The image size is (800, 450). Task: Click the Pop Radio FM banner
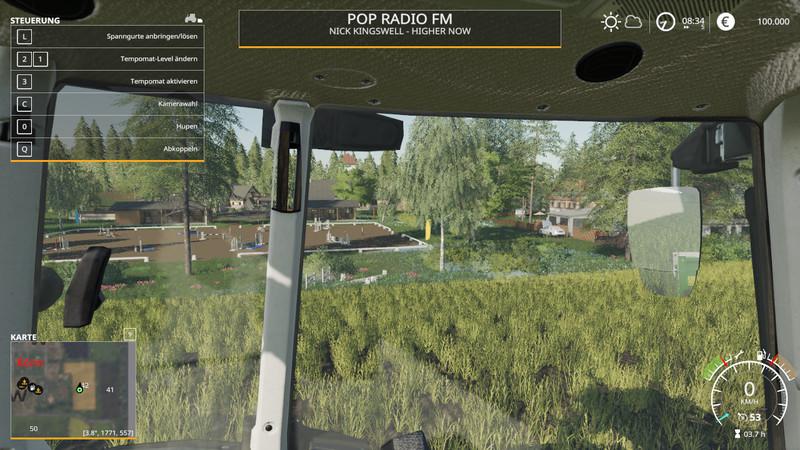pyautogui.click(x=399, y=28)
